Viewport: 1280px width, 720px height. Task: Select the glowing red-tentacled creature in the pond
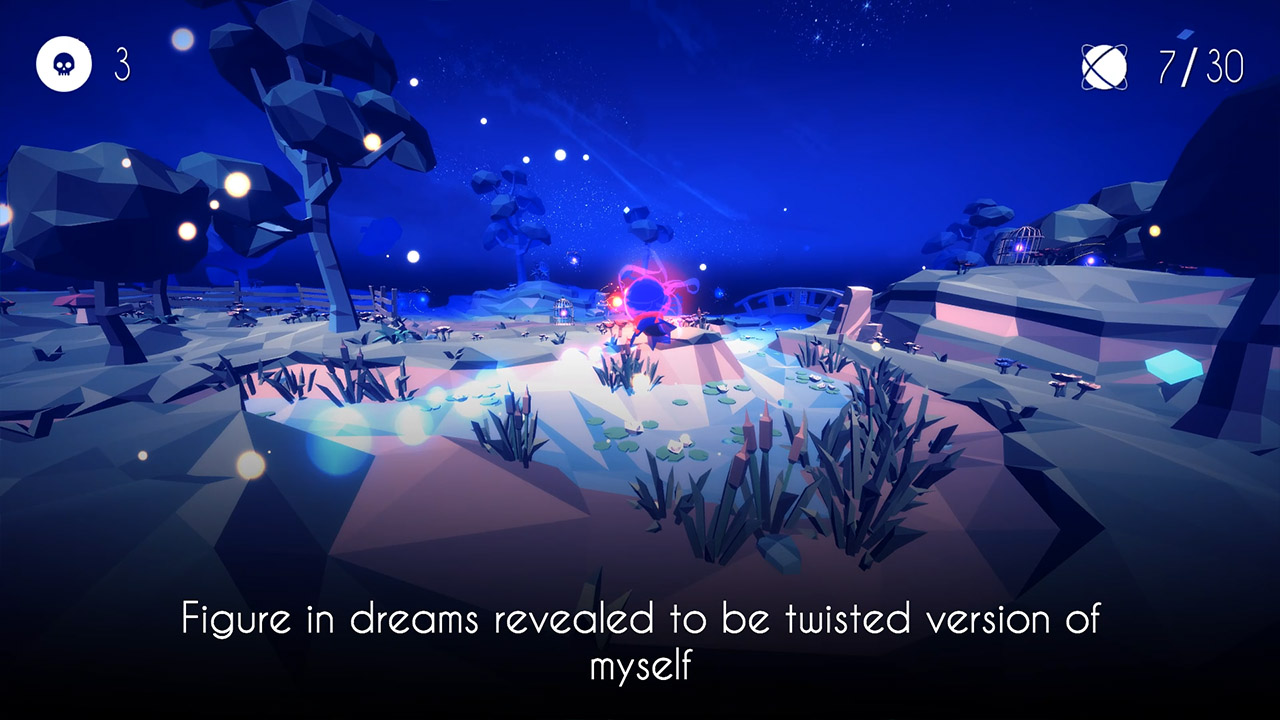(645, 290)
